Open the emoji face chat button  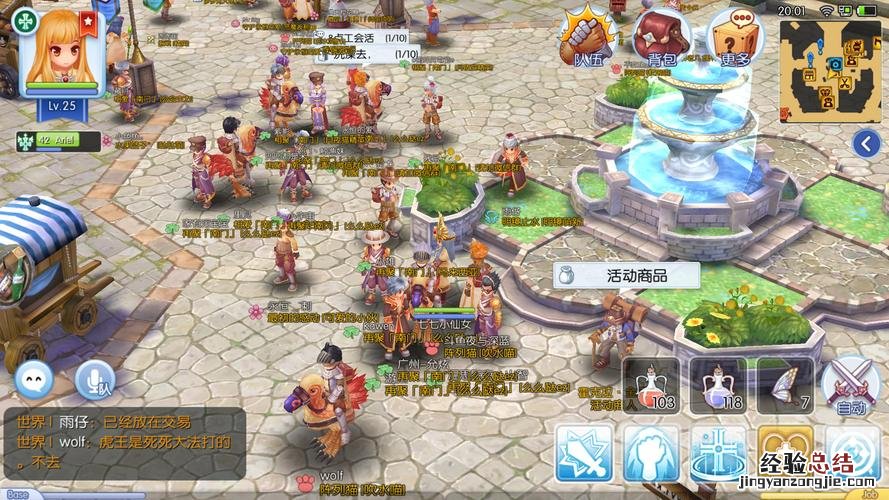click(34, 380)
